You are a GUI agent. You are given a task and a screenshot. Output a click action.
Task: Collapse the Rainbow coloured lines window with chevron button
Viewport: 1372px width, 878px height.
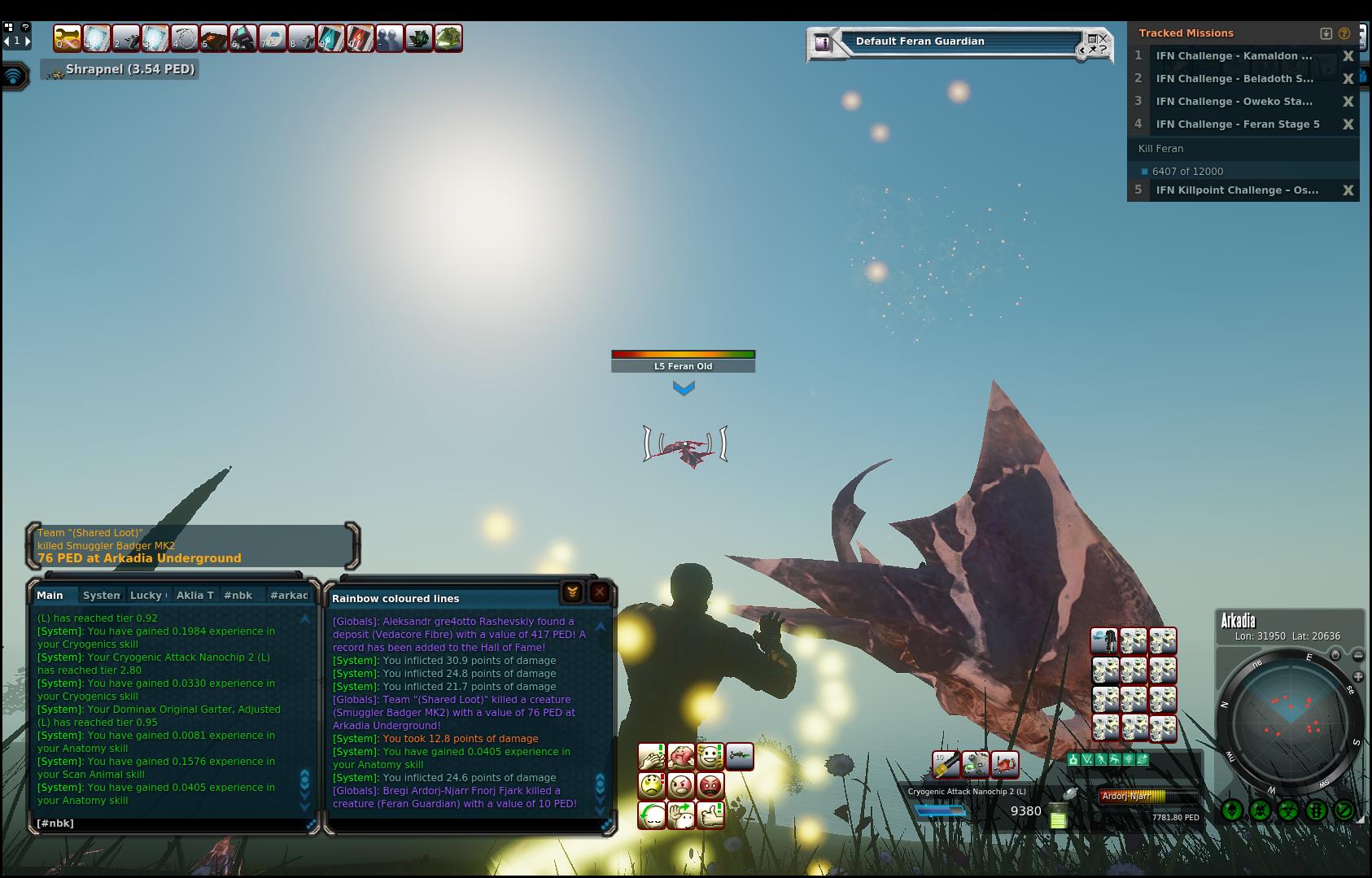pyautogui.click(x=572, y=592)
